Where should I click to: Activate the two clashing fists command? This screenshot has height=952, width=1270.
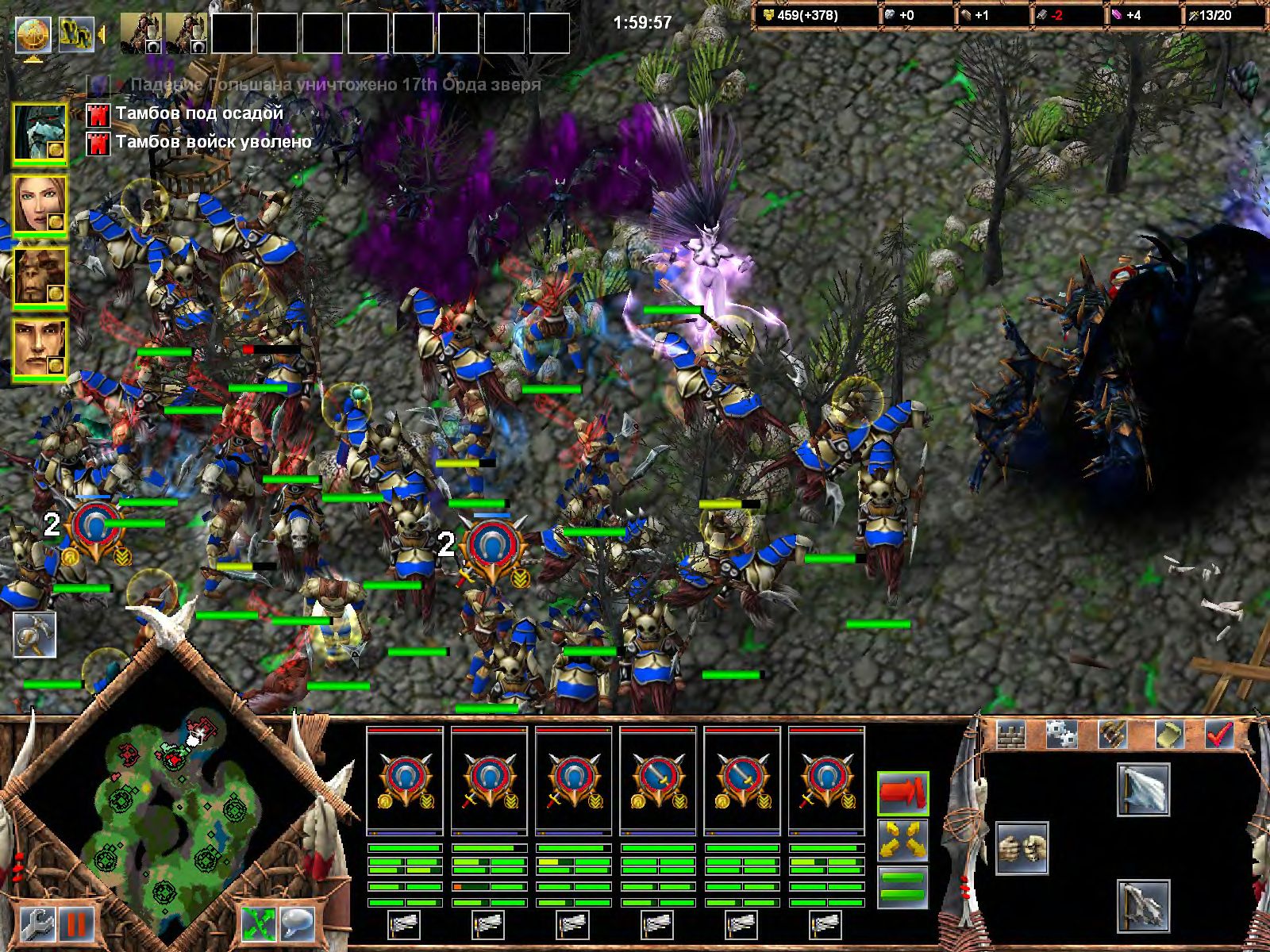coord(1022,848)
